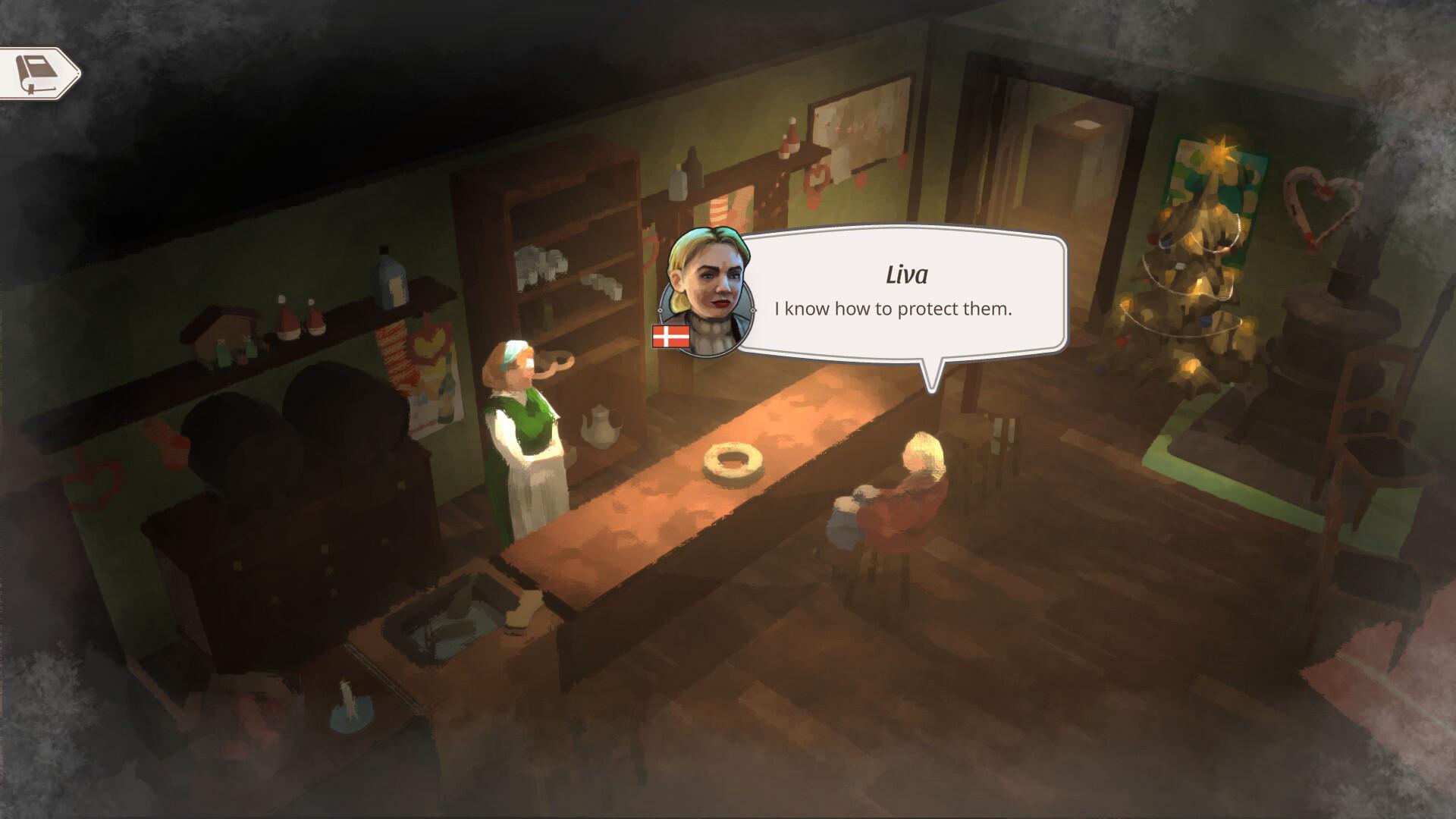The height and width of the screenshot is (819, 1456).
Task: Select the speaker name 'Liva'
Action: point(907,275)
